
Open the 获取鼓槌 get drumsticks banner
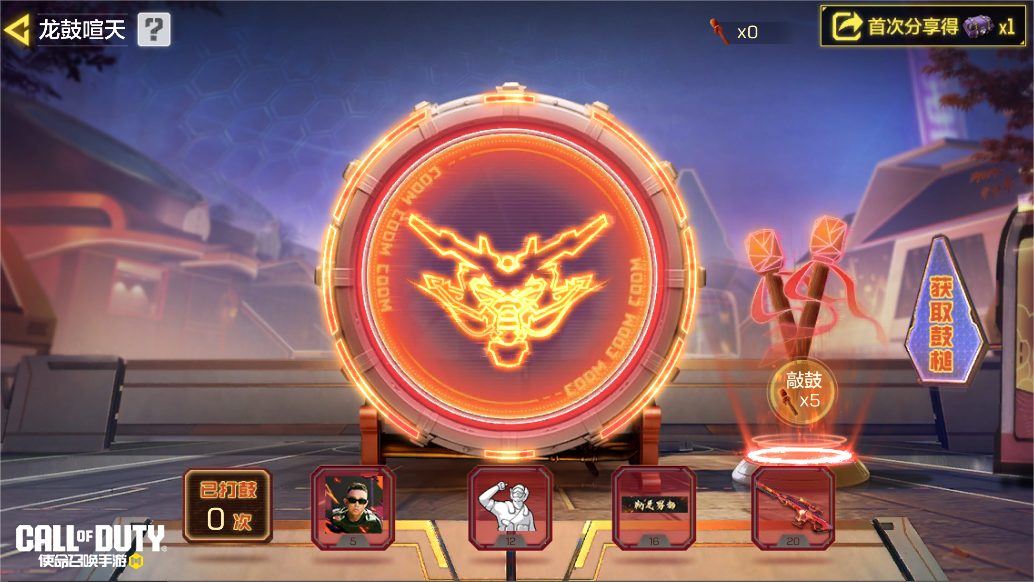pyautogui.click(x=943, y=311)
